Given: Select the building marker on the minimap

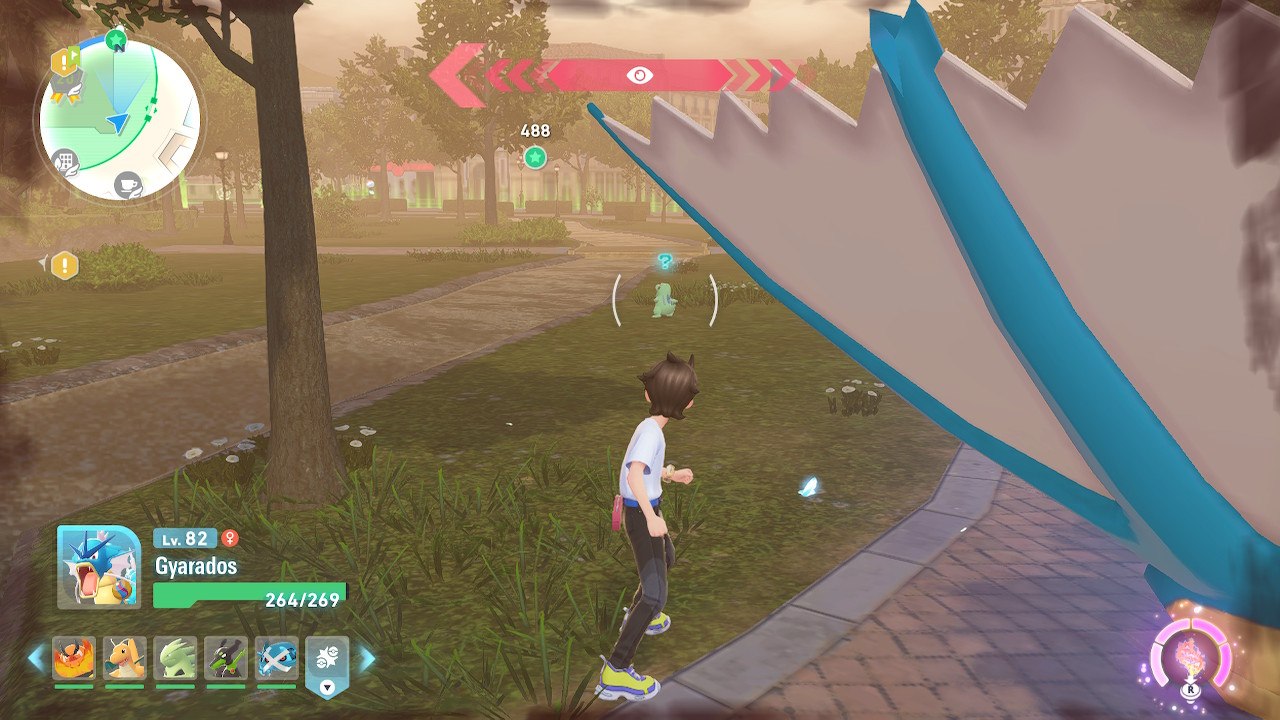Looking at the screenshot, I should point(67,161).
